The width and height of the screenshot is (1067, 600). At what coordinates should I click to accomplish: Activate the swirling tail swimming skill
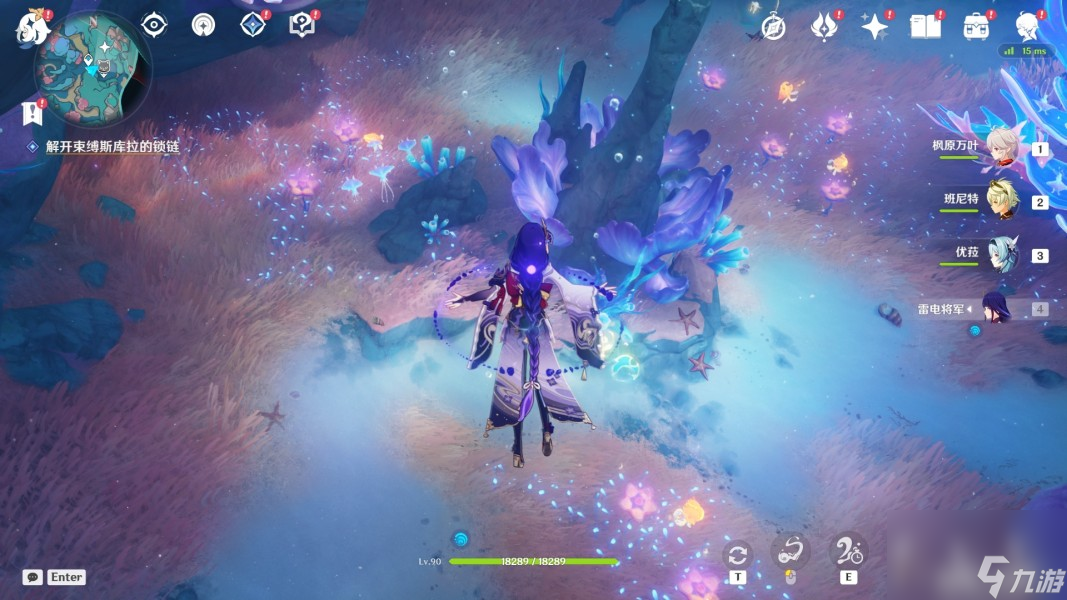(x=790, y=551)
